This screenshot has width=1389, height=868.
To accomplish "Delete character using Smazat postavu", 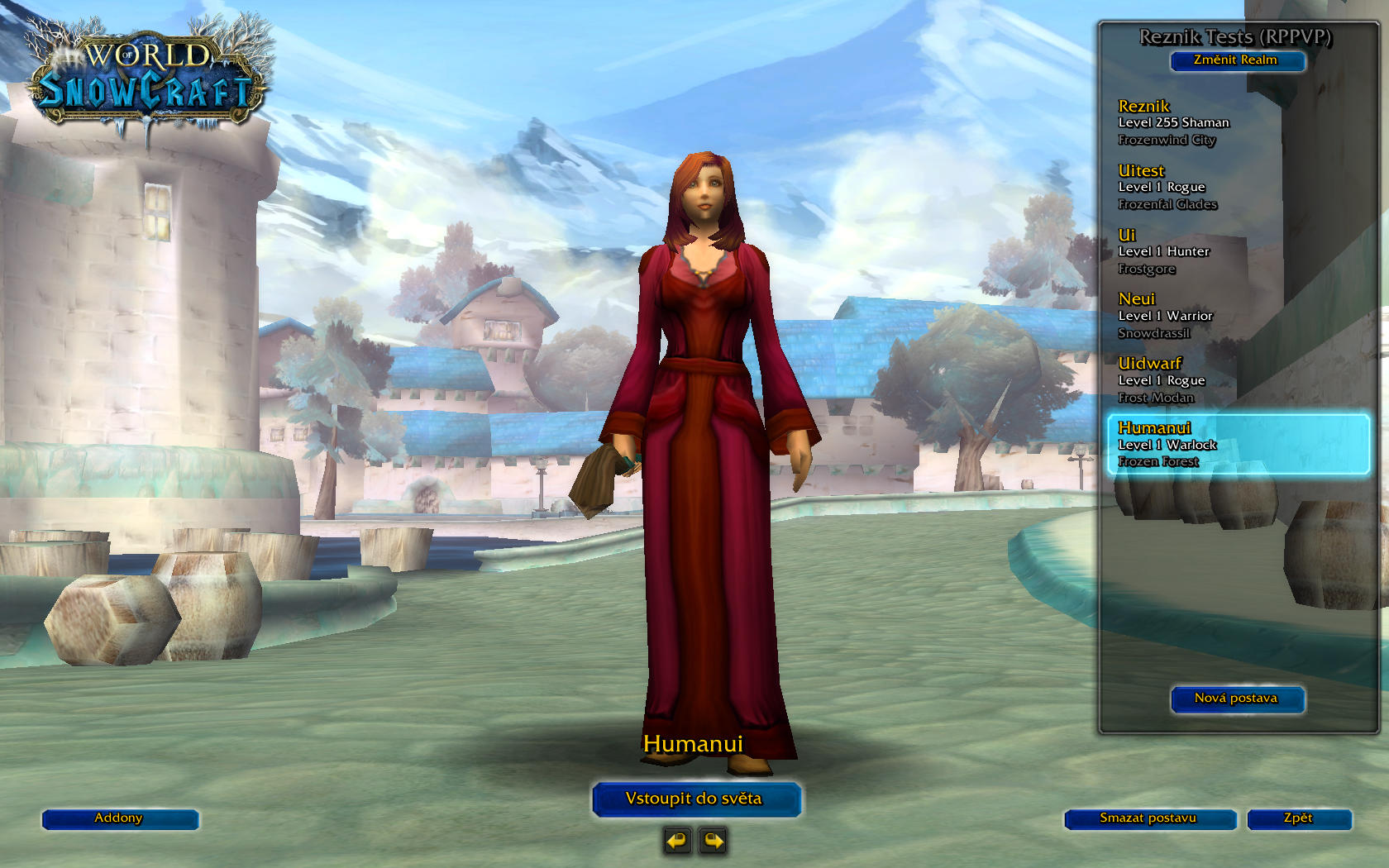I will tap(1149, 818).
